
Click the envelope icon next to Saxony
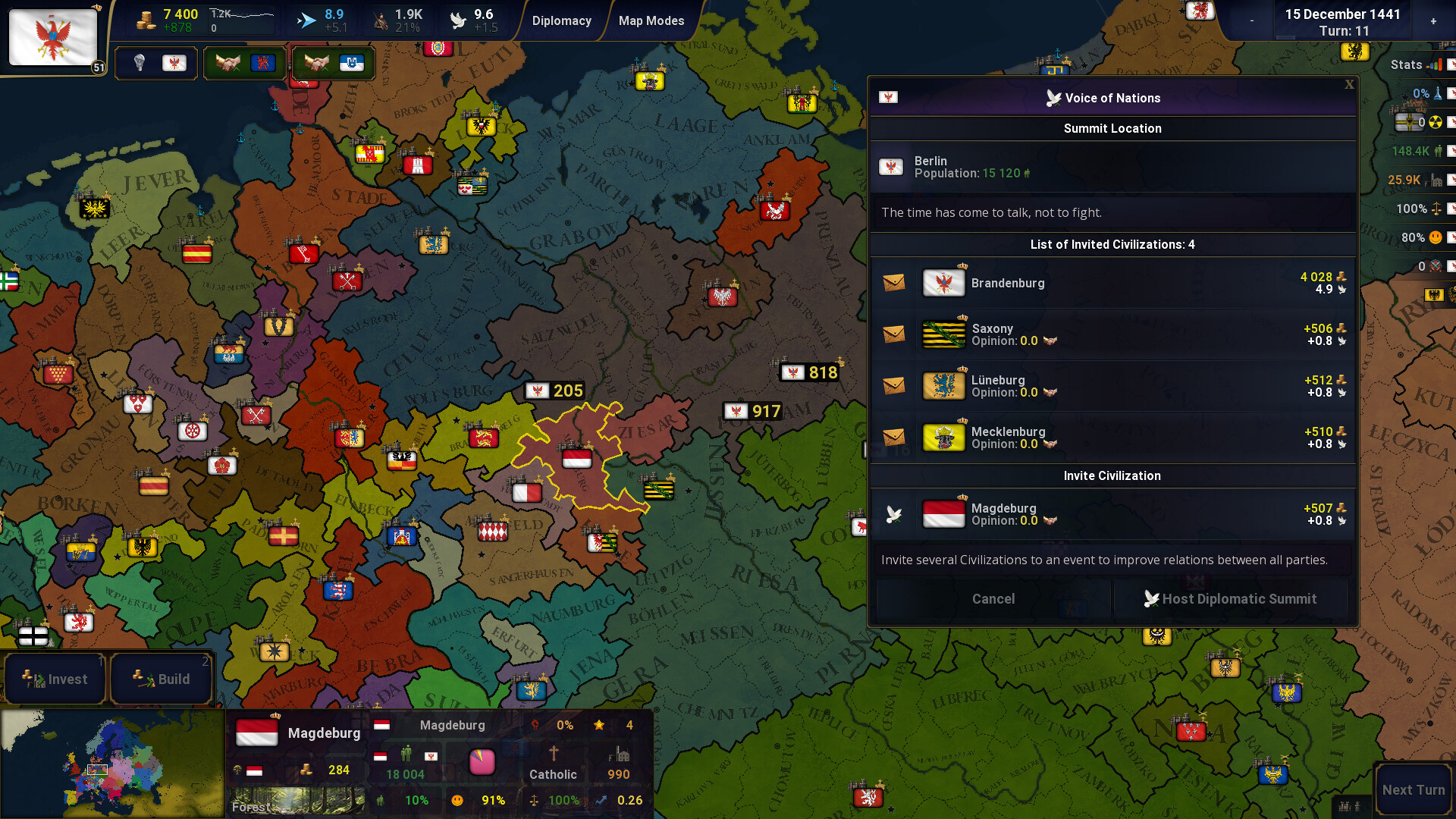pos(894,334)
